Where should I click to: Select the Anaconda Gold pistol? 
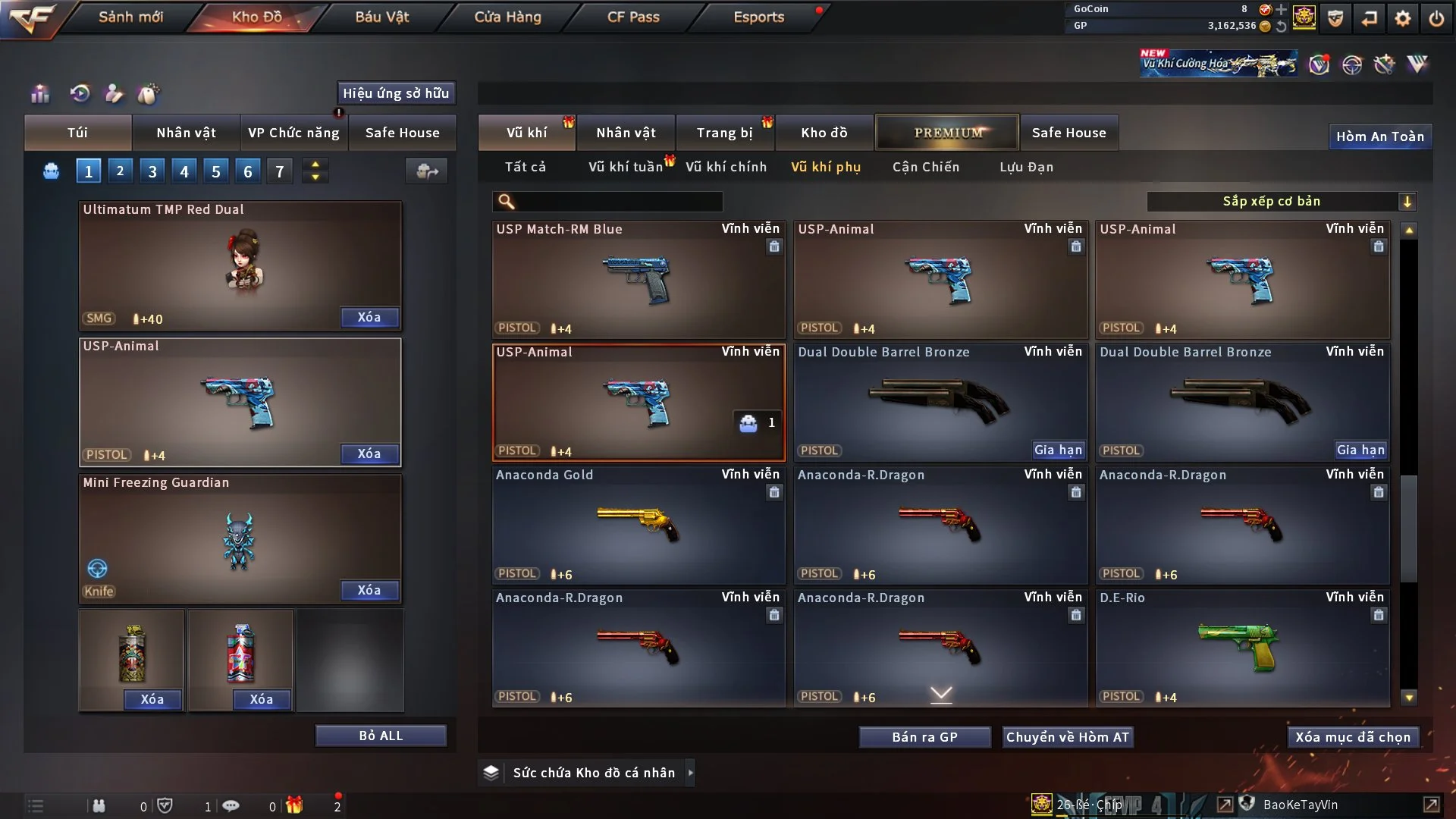click(x=638, y=525)
